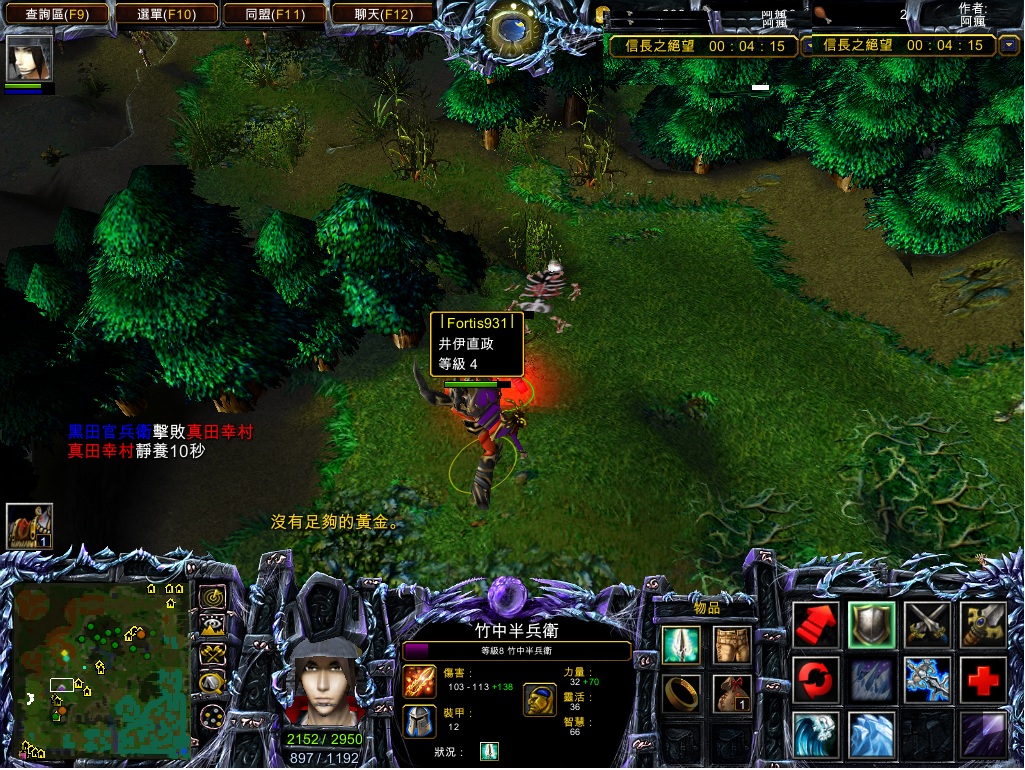1025x770 pixels.
Task: Open the 聊天 (F12) chat log
Action: (x=383, y=14)
